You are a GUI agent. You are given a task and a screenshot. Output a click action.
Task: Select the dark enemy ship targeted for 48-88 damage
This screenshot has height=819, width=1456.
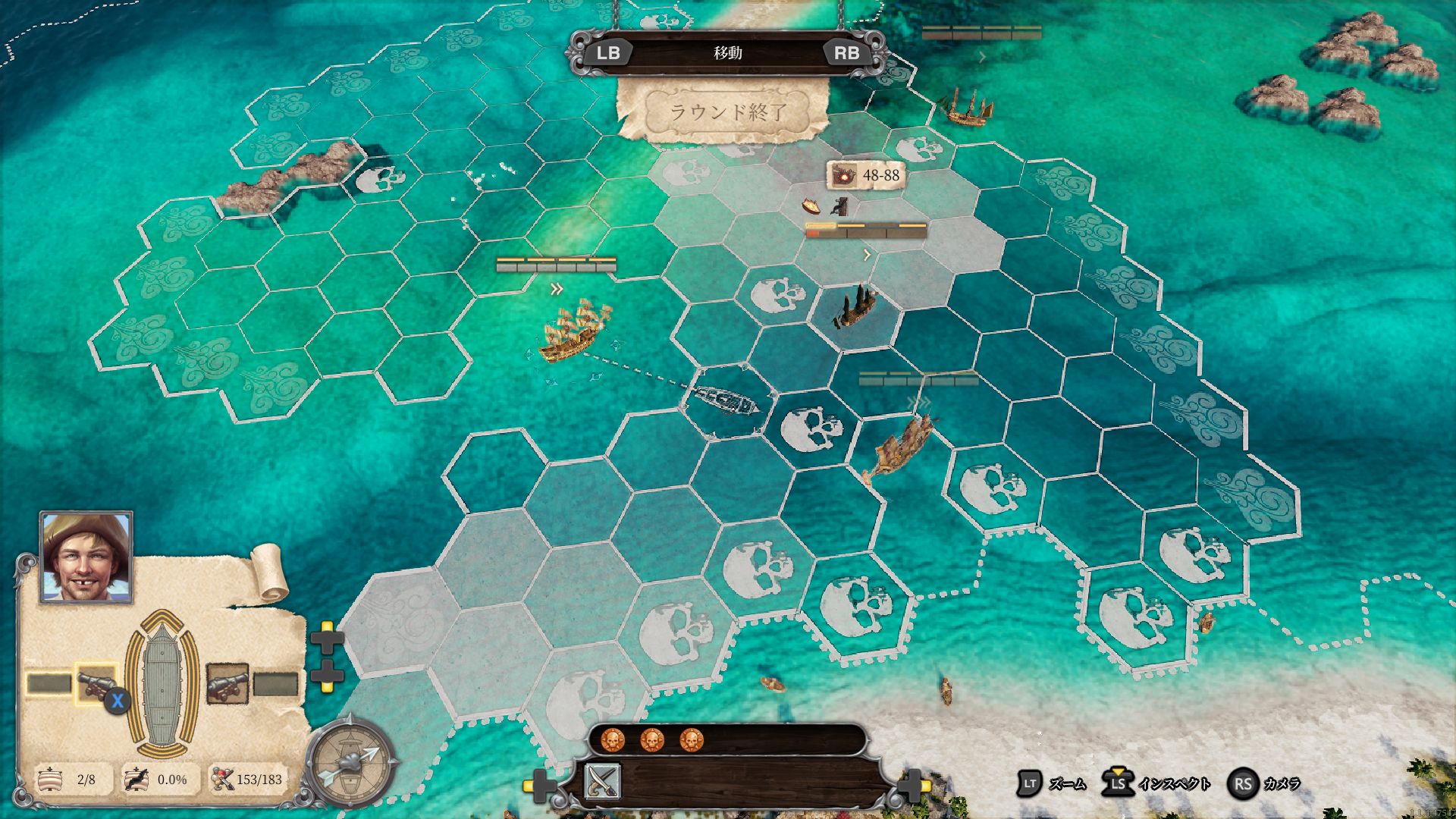tap(855, 308)
